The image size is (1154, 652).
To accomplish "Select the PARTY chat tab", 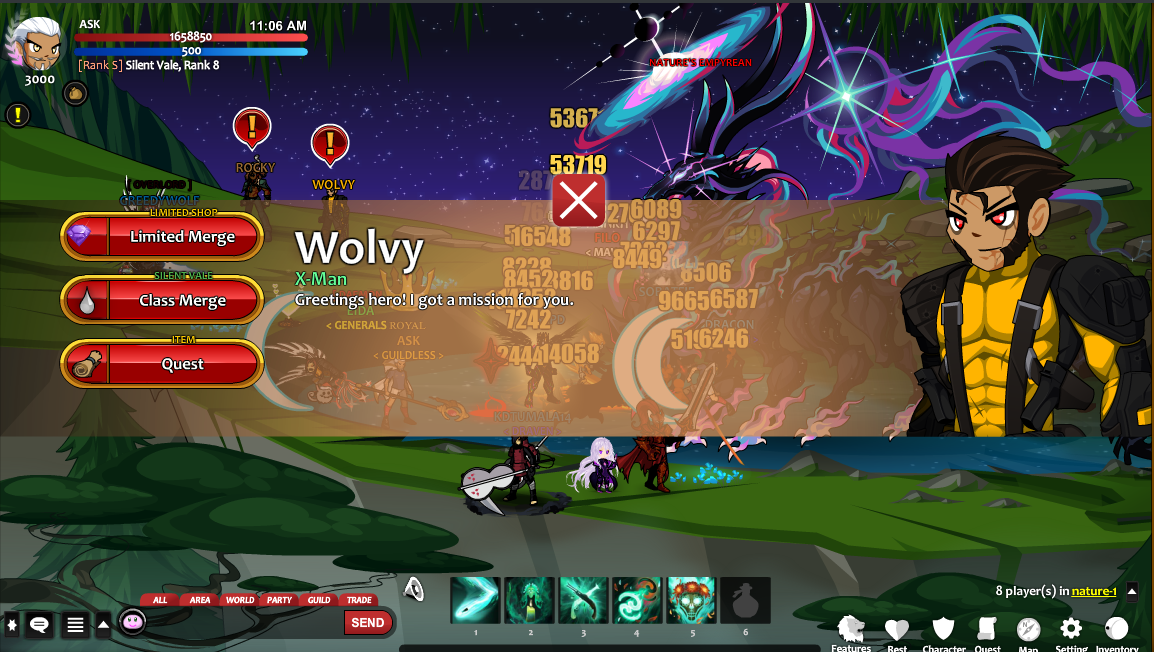I will pyautogui.click(x=280, y=600).
